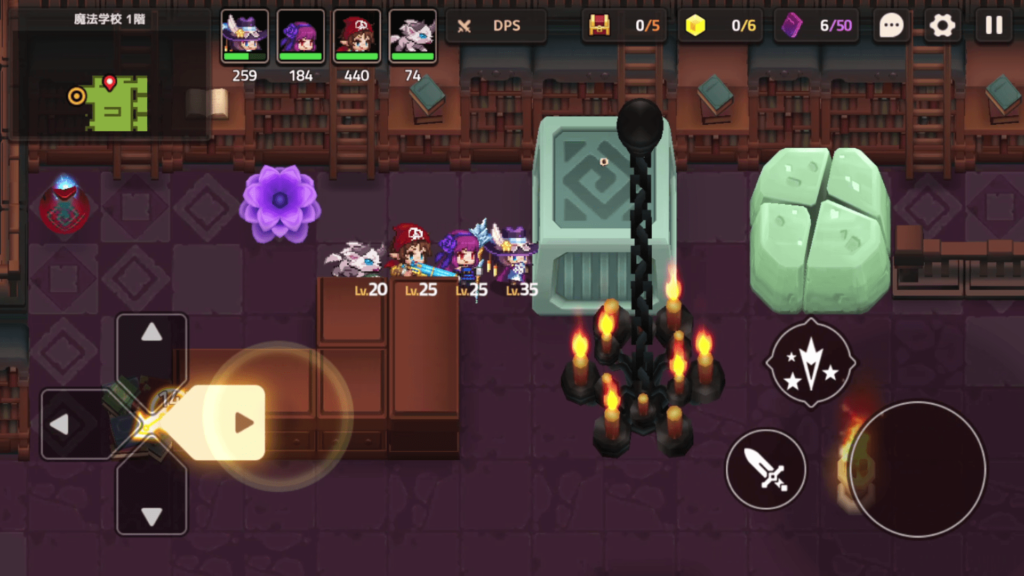Activate the star burst chain skill
Image resolution: width=1024 pixels, height=576 pixels.
810,362
